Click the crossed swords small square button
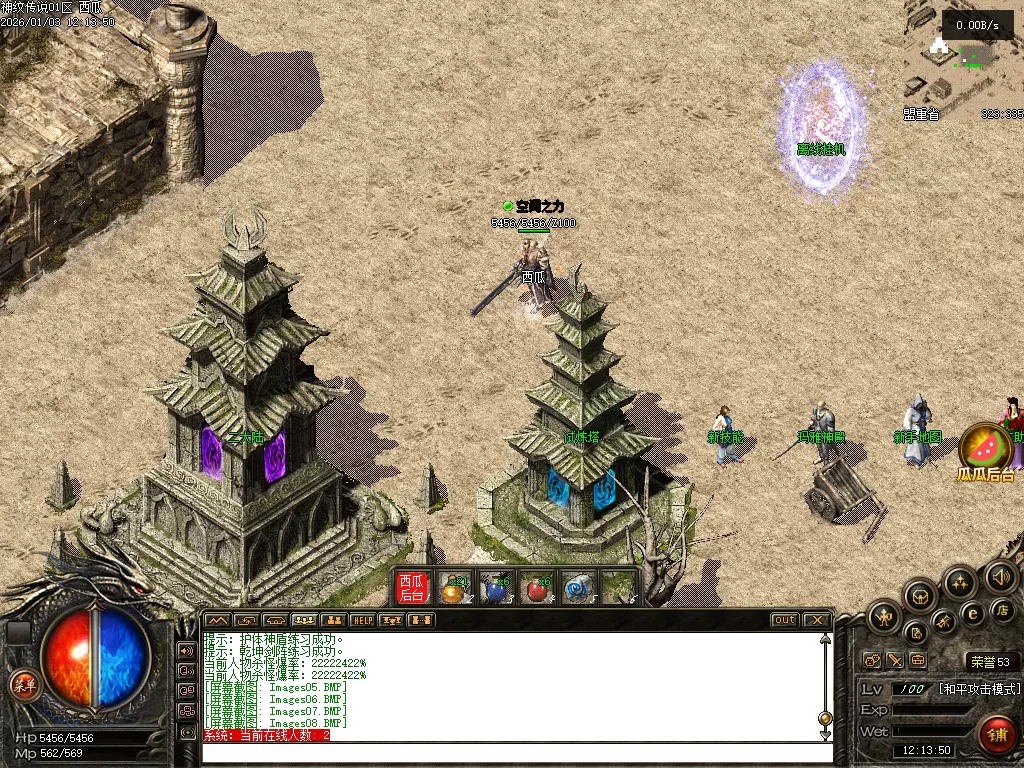 895,660
